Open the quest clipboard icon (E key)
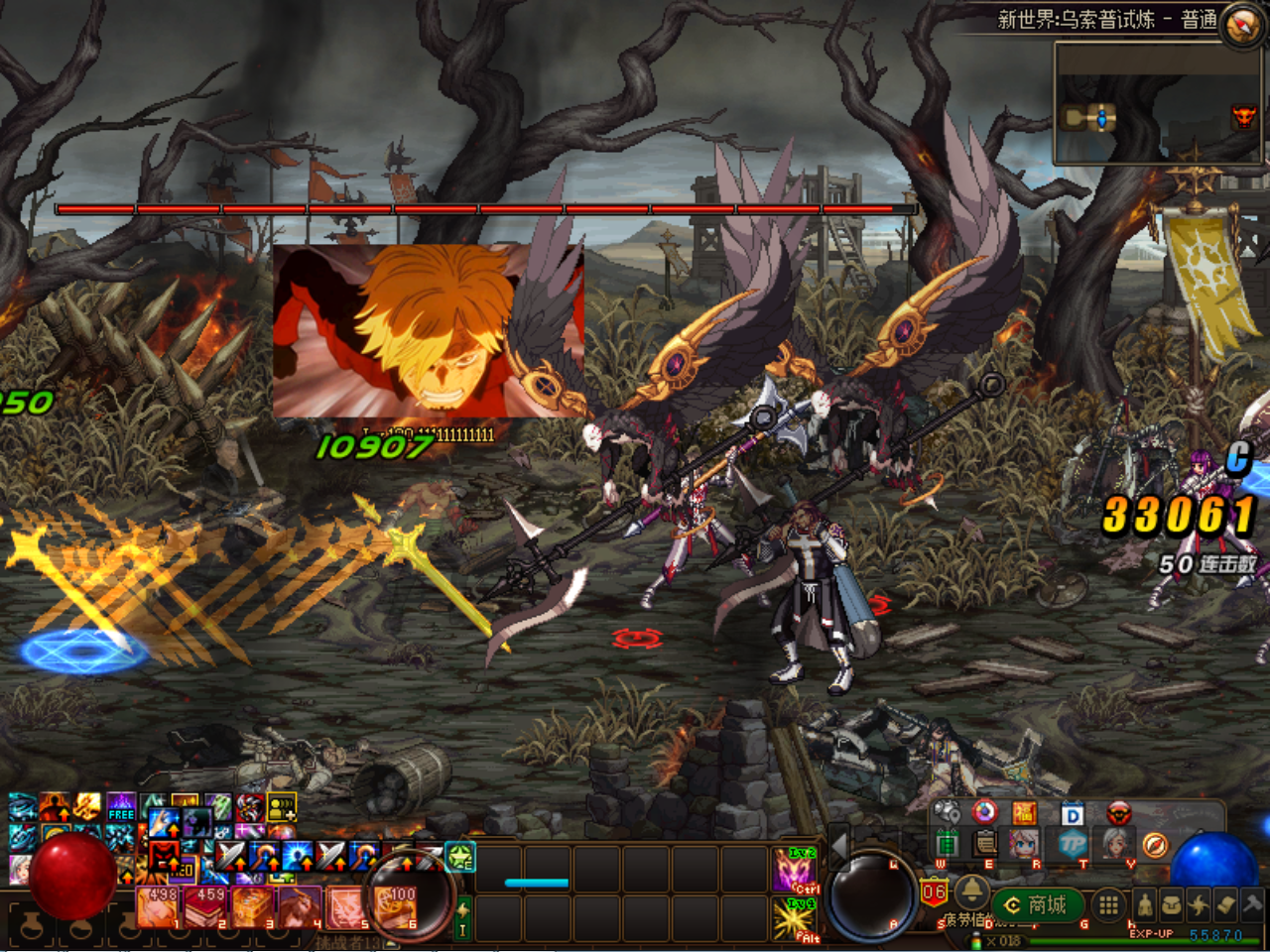This screenshot has height=952, width=1270. click(x=983, y=843)
